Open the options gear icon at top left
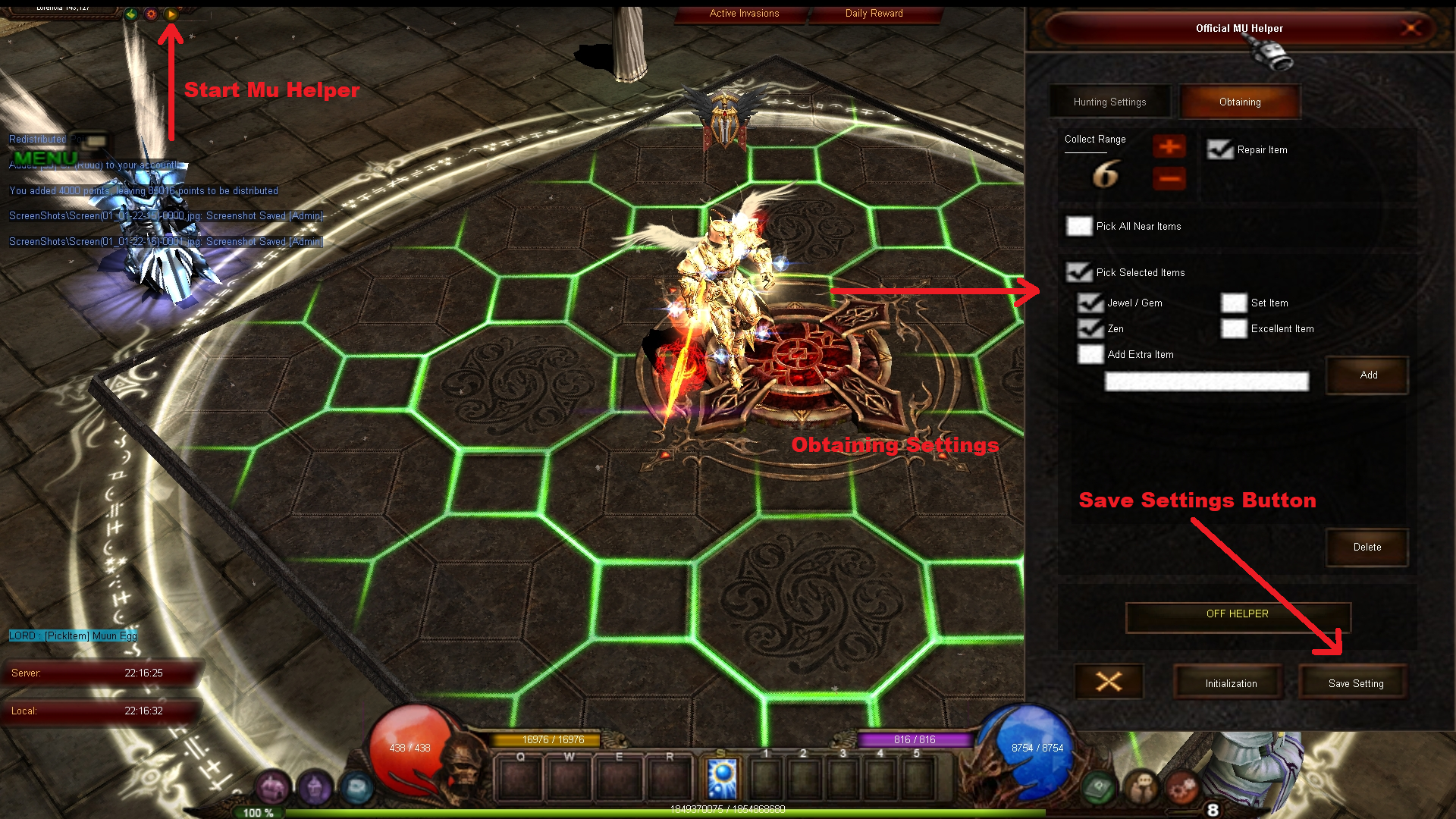Image resolution: width=1456 pixels, height=819 pixels. 152,14
